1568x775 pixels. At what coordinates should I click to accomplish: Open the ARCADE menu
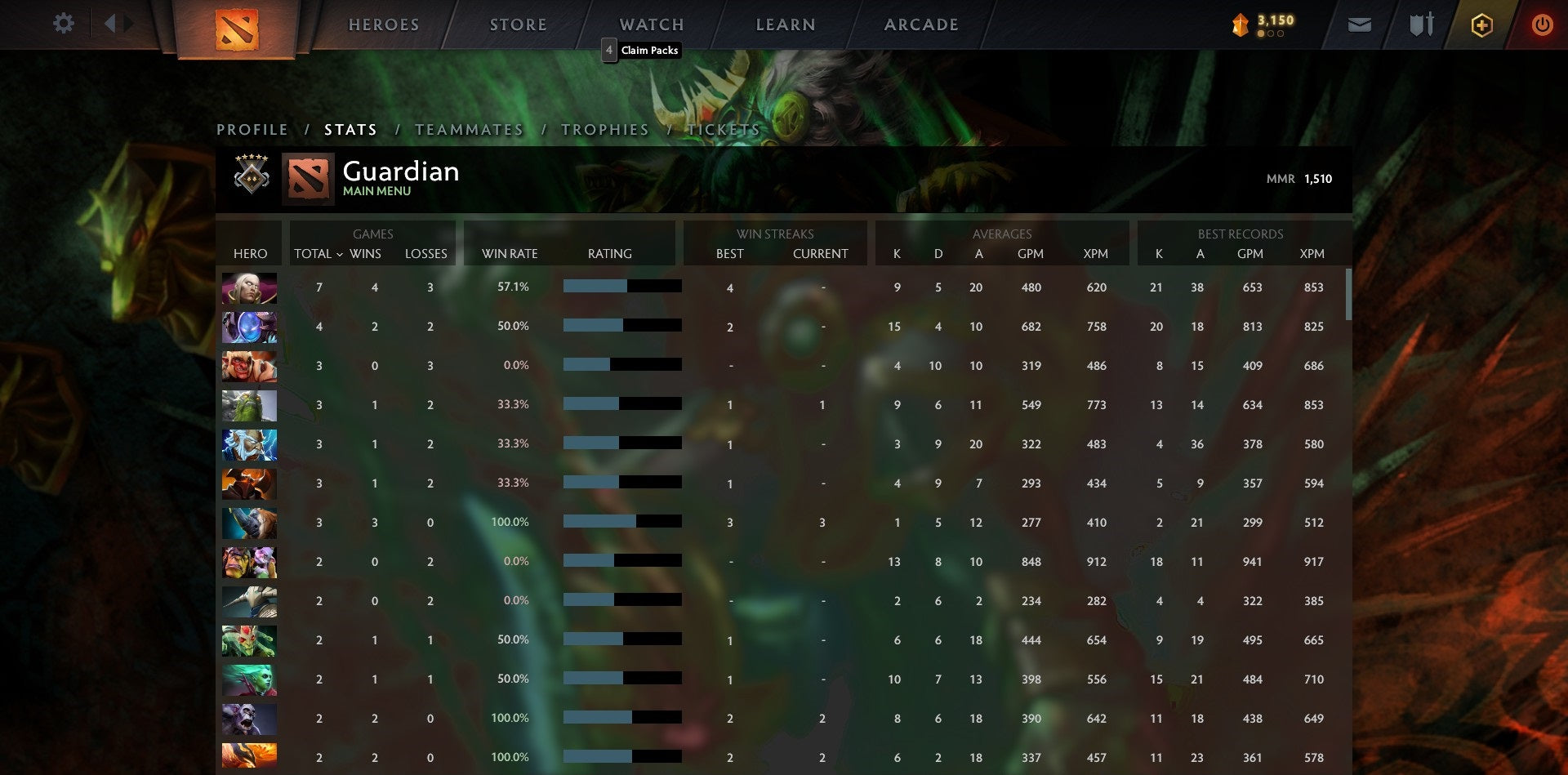click(x=921, y=24)
